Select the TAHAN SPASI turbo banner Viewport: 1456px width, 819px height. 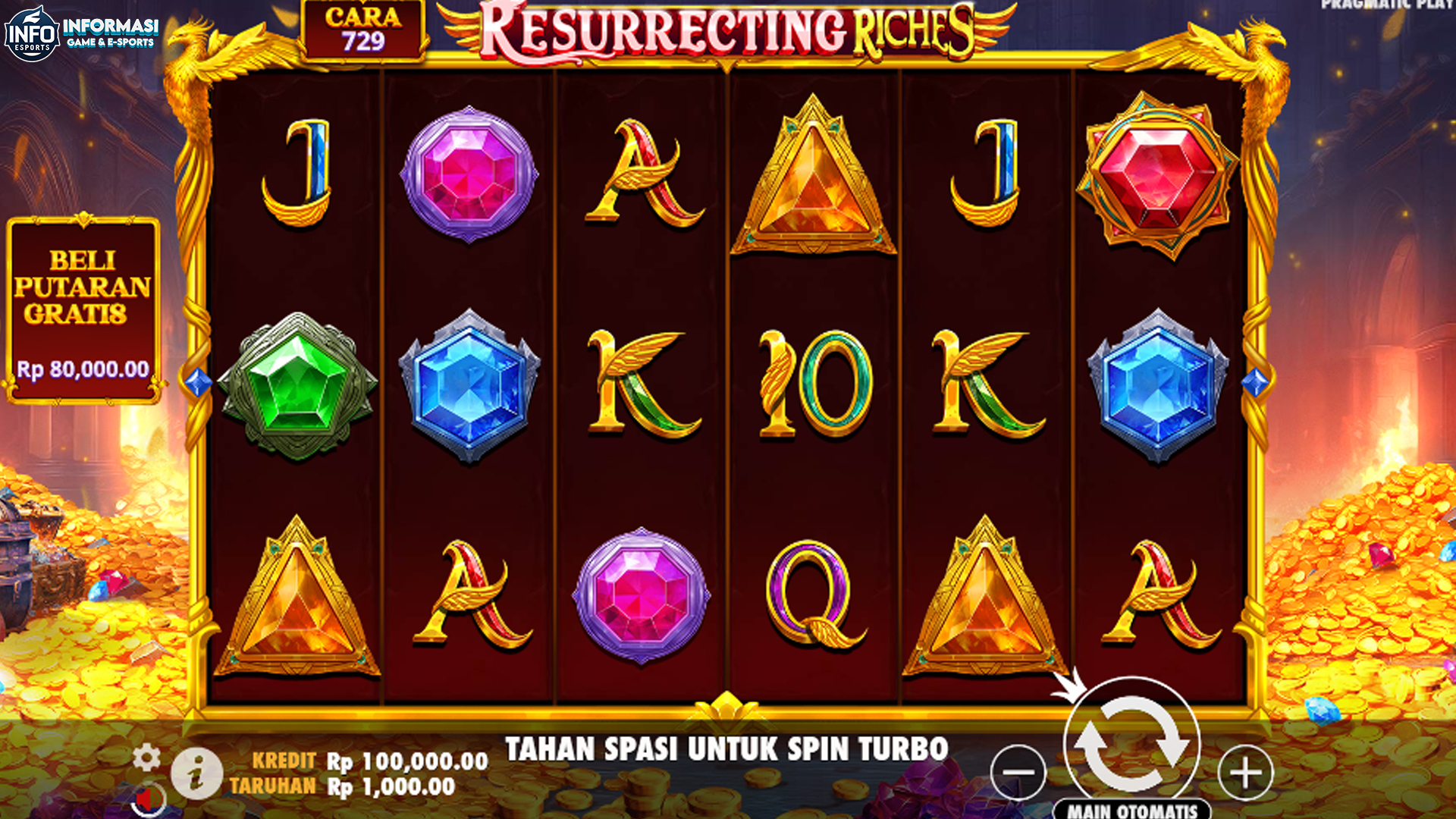[x=728, y=747]
